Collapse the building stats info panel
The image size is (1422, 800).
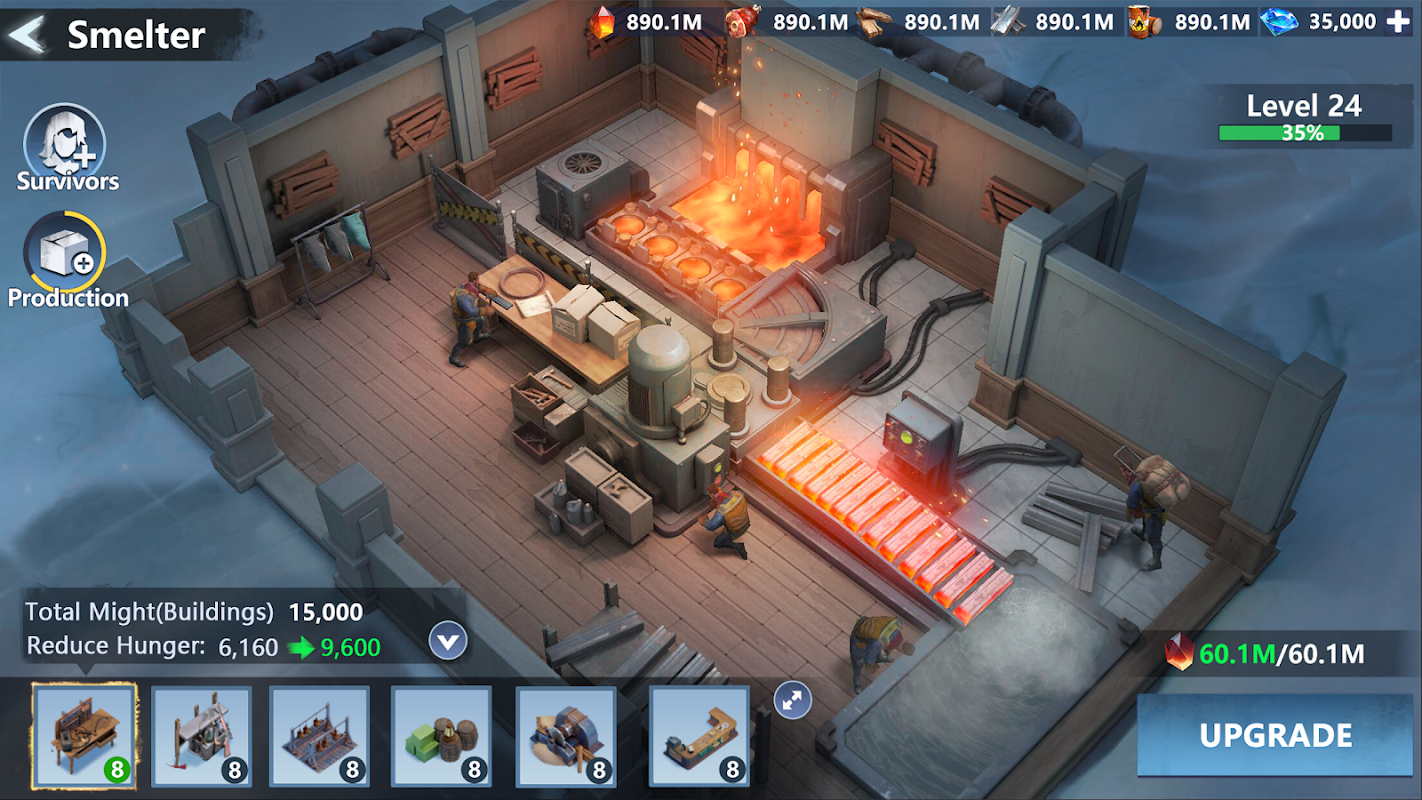[448, 641]
